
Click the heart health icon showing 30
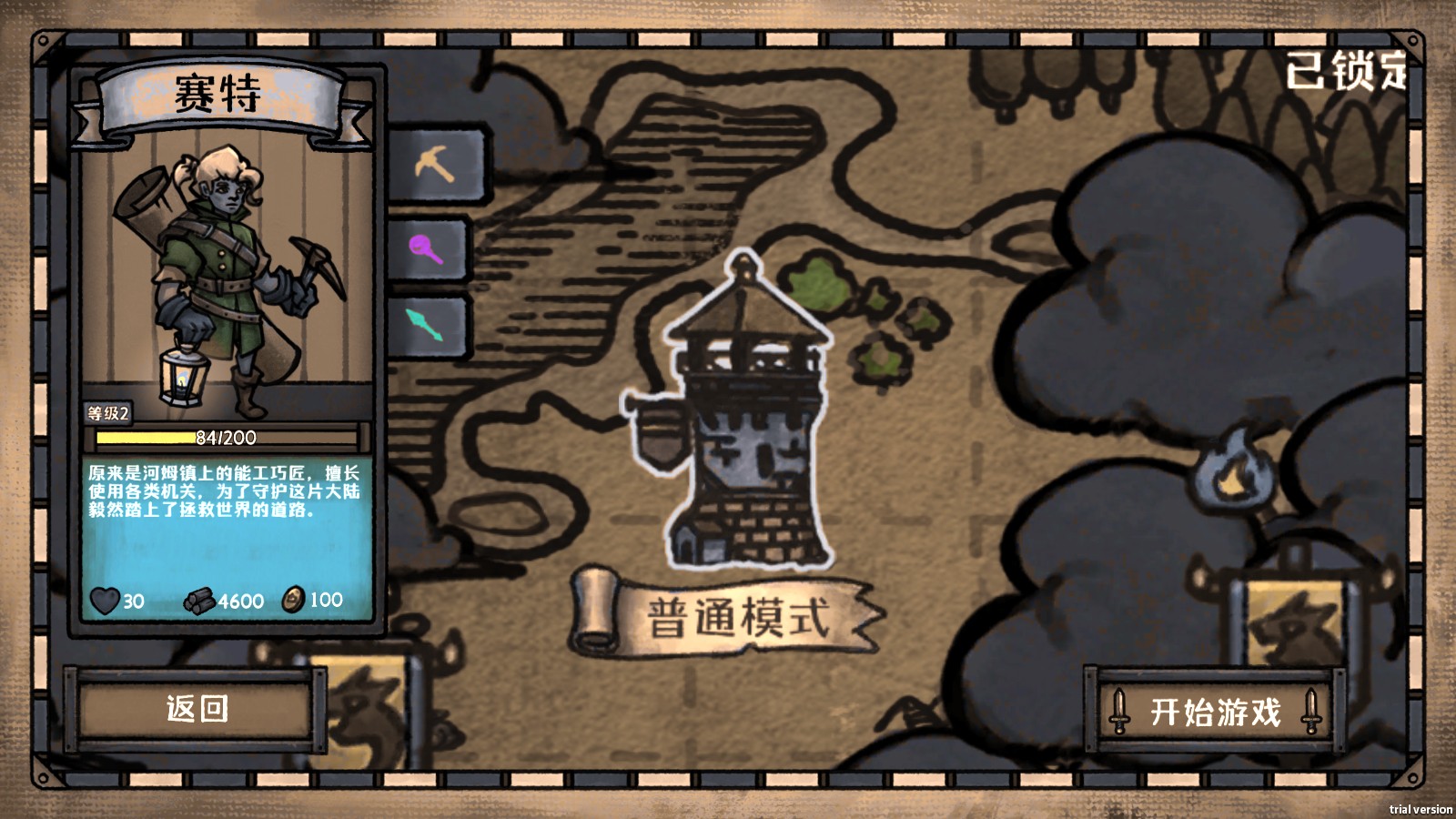pyautogui.click(x=105, y=601)
